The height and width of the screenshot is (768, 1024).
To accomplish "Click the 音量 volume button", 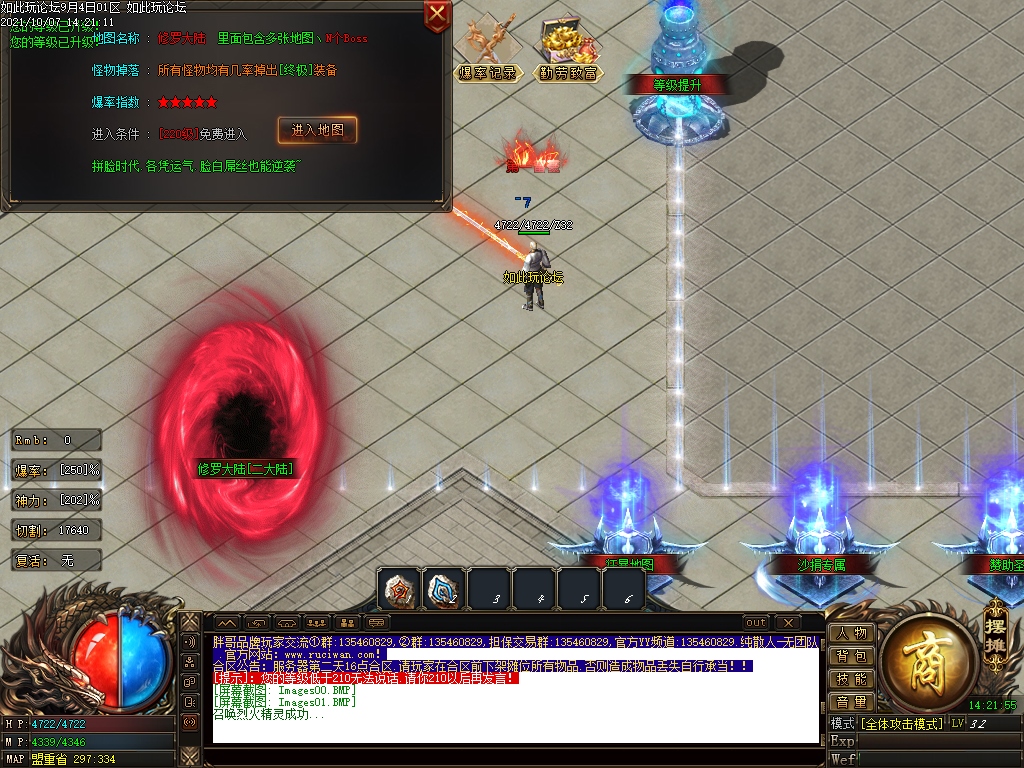I will click(x=851, y=702).
